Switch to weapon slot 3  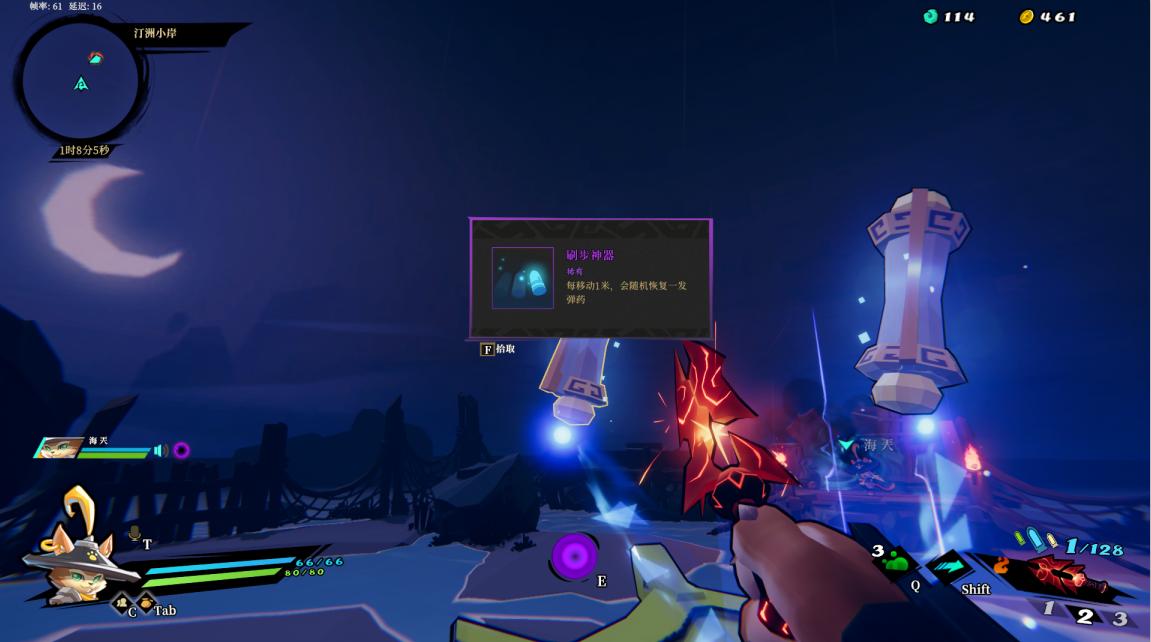[1120, 618]
